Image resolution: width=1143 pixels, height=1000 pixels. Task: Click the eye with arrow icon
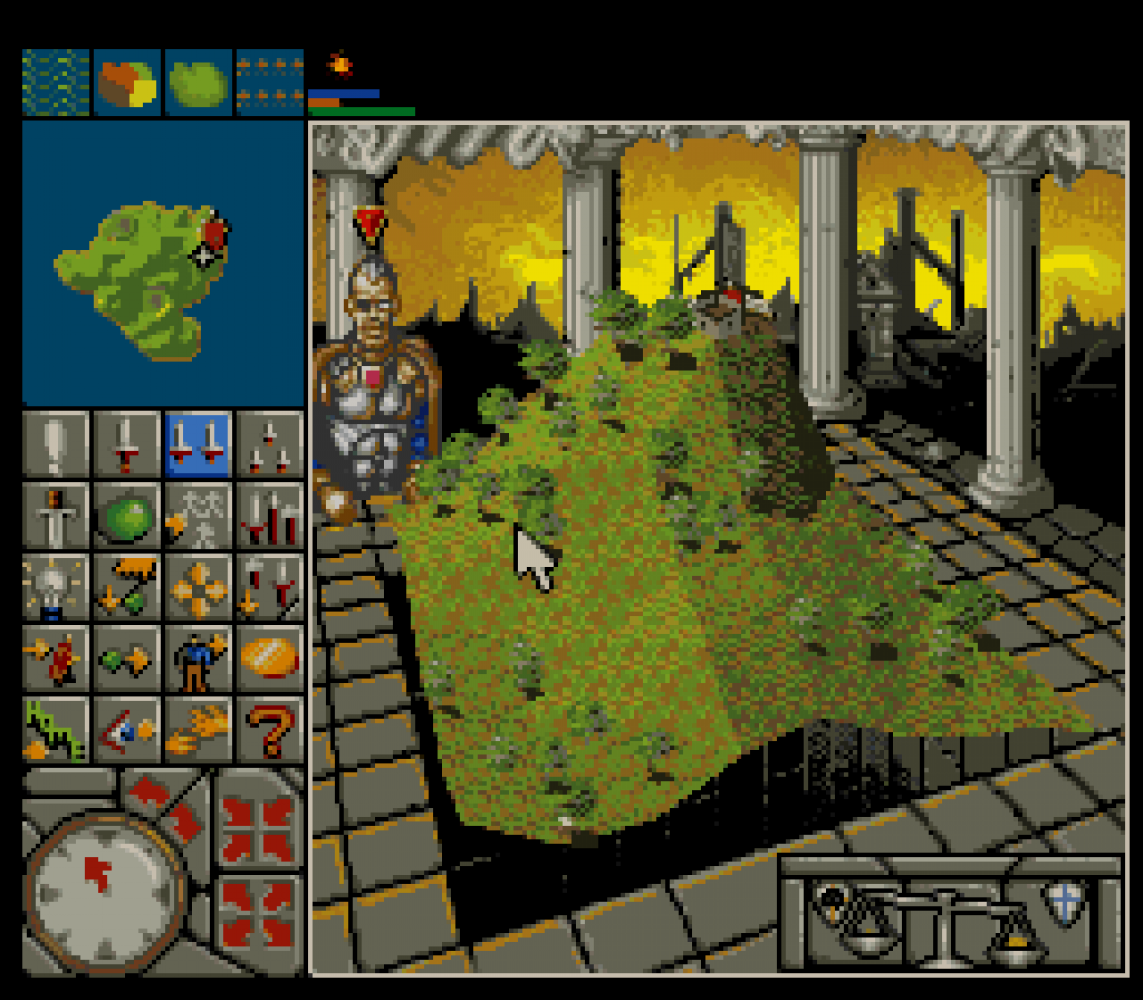click(x=127, y=728)
